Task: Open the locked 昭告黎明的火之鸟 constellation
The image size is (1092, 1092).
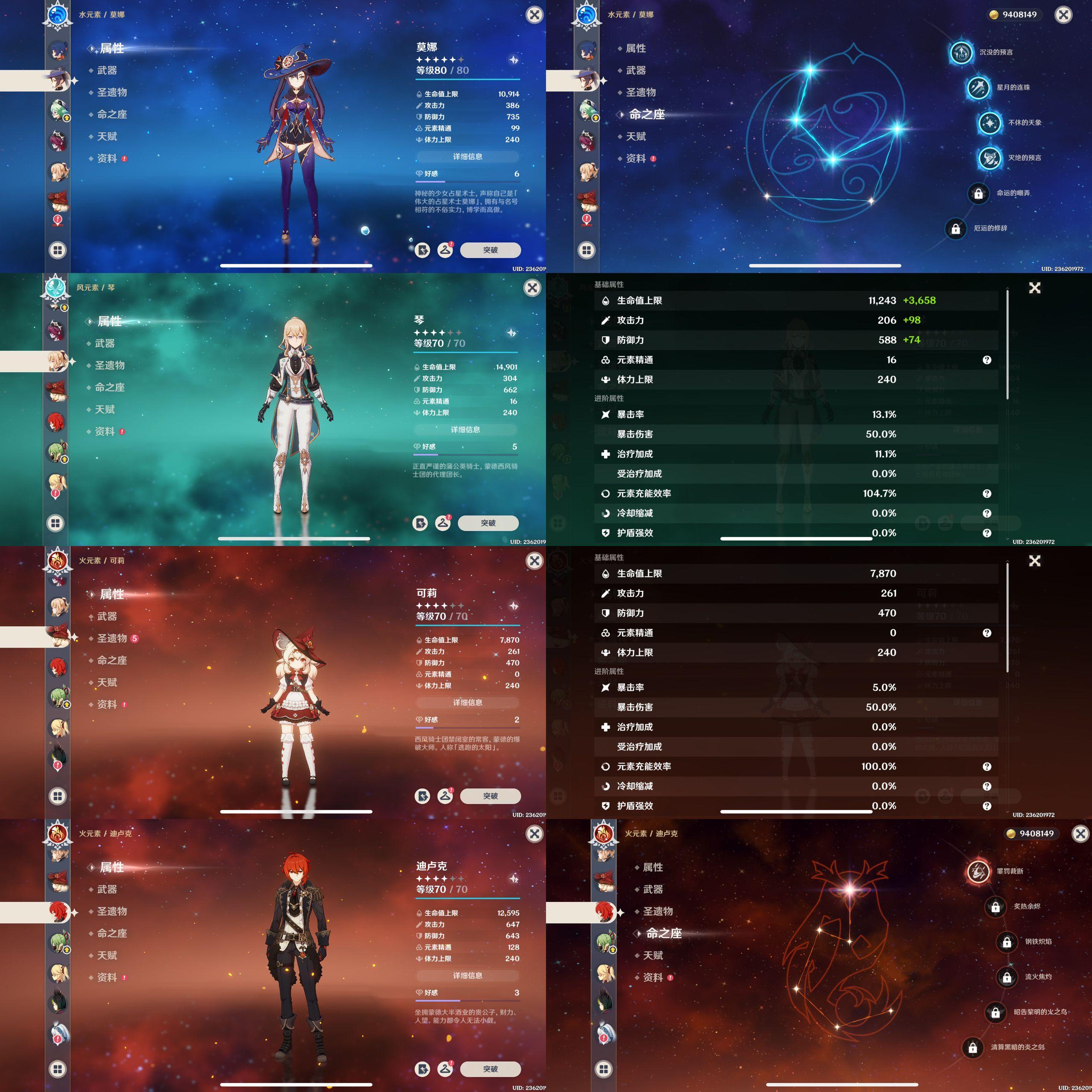Action: pos(995,1012)
